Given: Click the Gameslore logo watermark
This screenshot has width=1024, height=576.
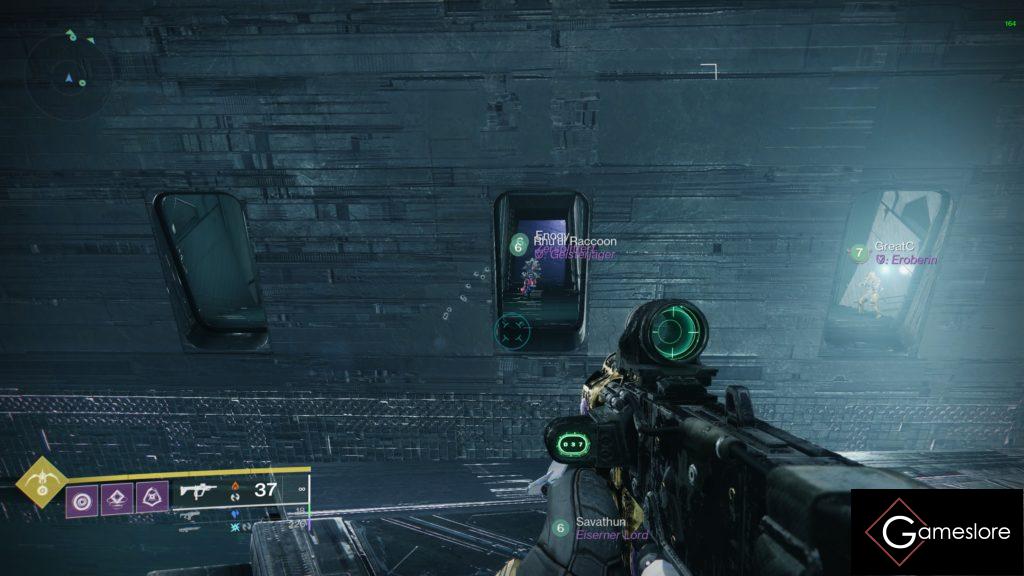Looking at the screenshot, I should click(x=936, y=532).
